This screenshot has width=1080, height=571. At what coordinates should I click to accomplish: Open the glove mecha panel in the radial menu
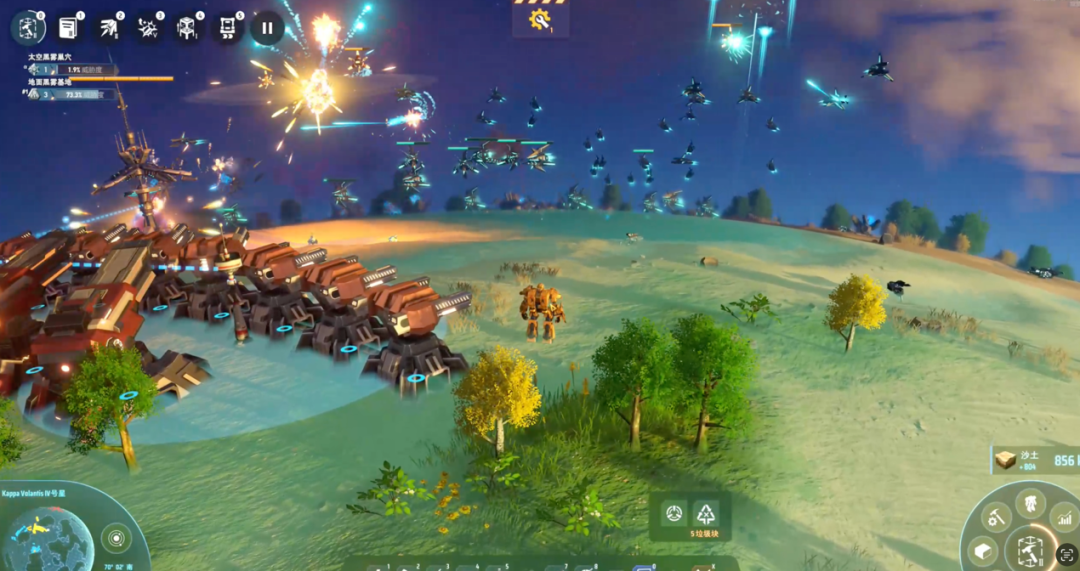click(x=1029, y=503)
